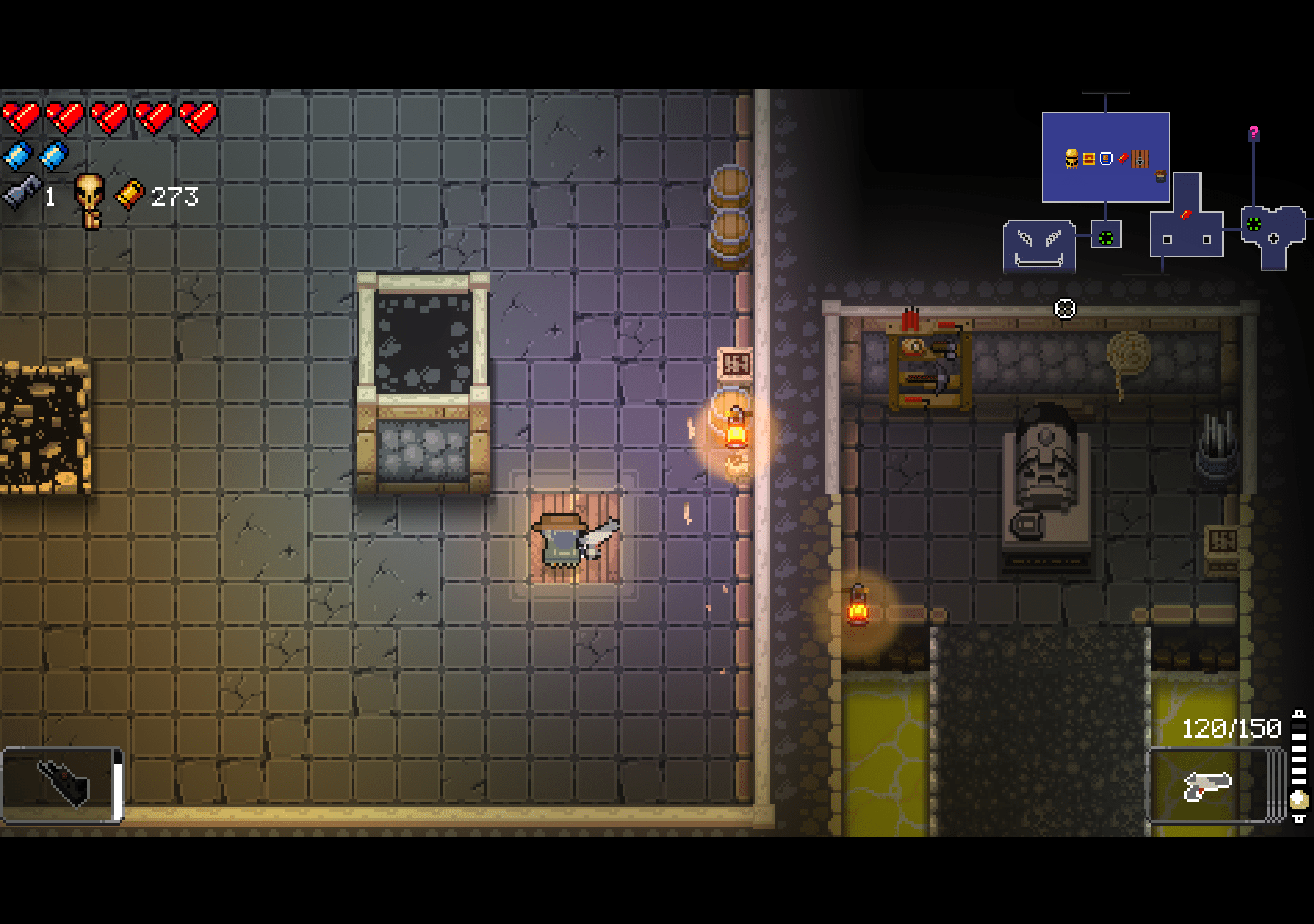Select the gold skull item icon in the HUD
Image resolution: width=1314 pixels, height=924 pixels.
pyautogui.click(x=88, y=195)
